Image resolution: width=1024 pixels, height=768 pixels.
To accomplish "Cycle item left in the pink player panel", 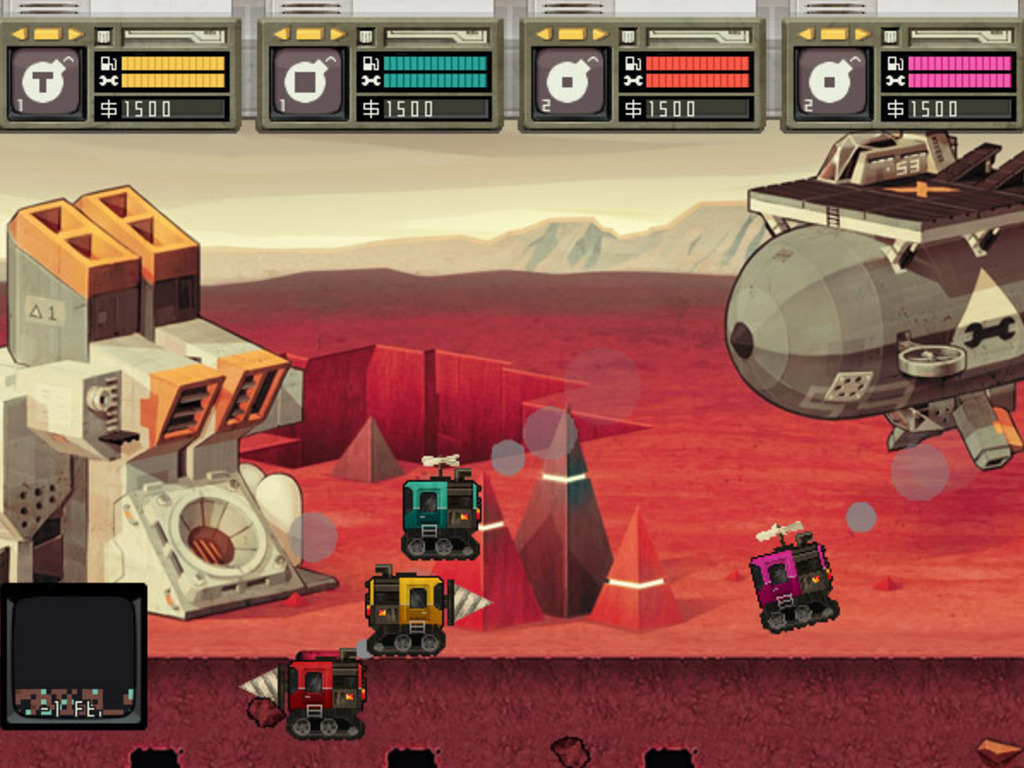I will 805,34.
